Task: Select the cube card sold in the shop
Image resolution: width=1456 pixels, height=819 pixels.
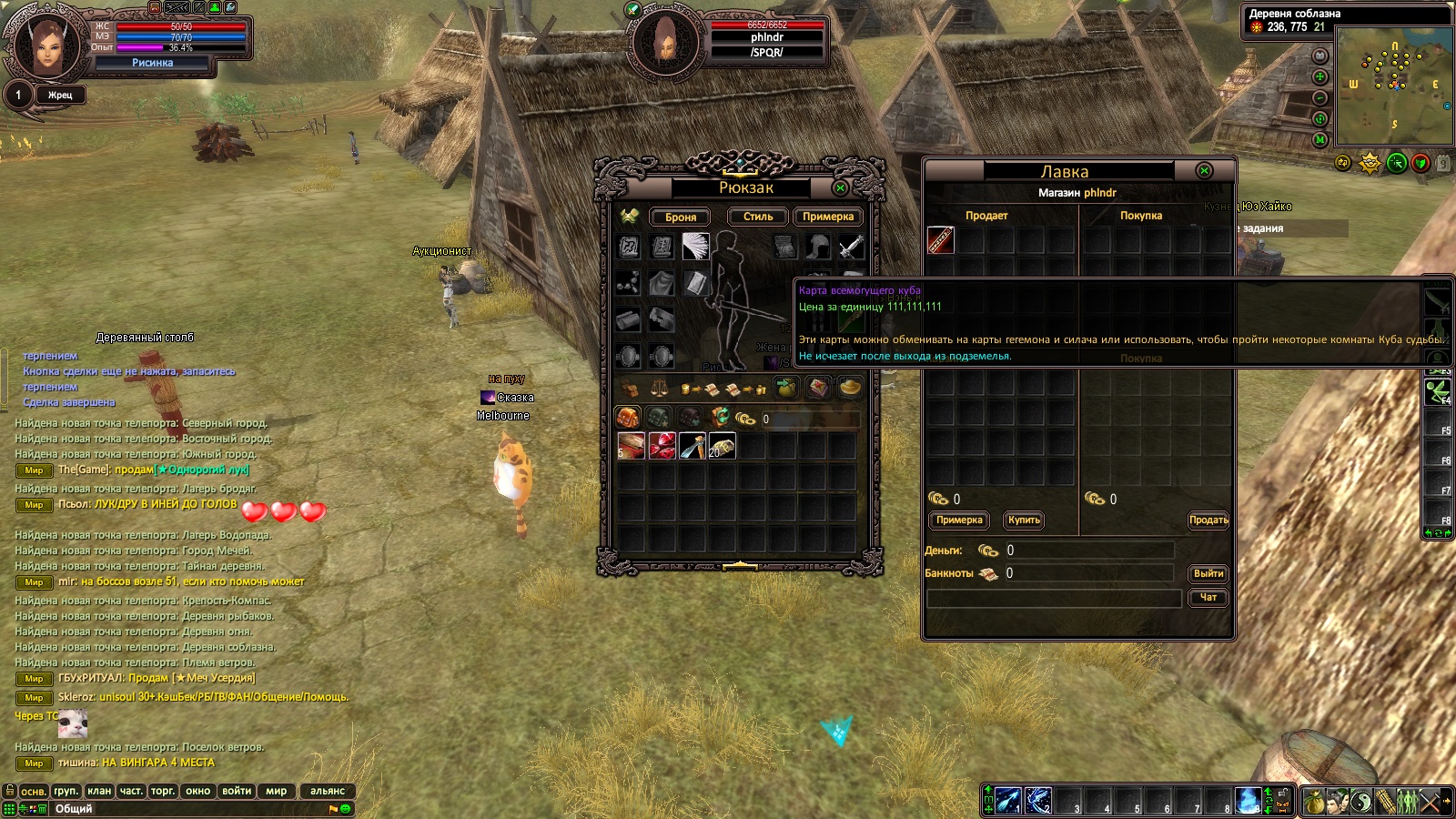Action: coord(941,240)
